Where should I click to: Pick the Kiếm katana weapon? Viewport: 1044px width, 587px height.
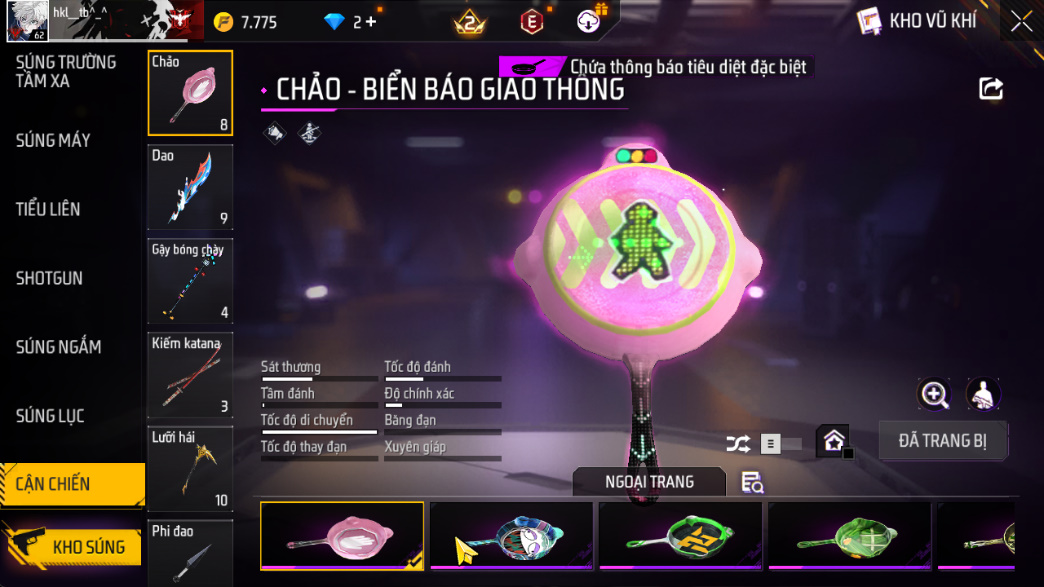click(x=190, y=375)
